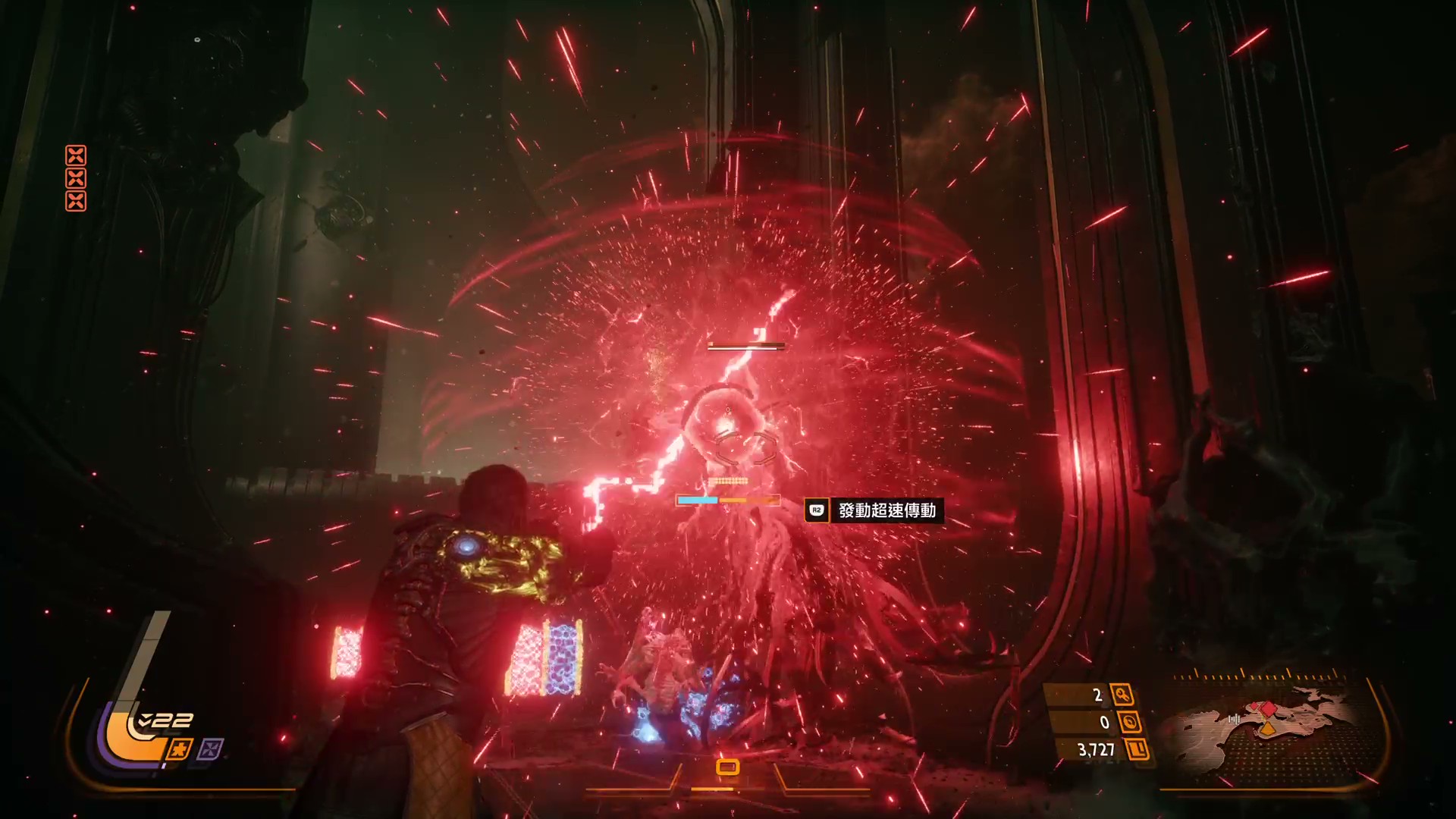Viewport: 1456px width, 819px height.
Task: Click the top malfunction X icon
Action: (76, 156)
